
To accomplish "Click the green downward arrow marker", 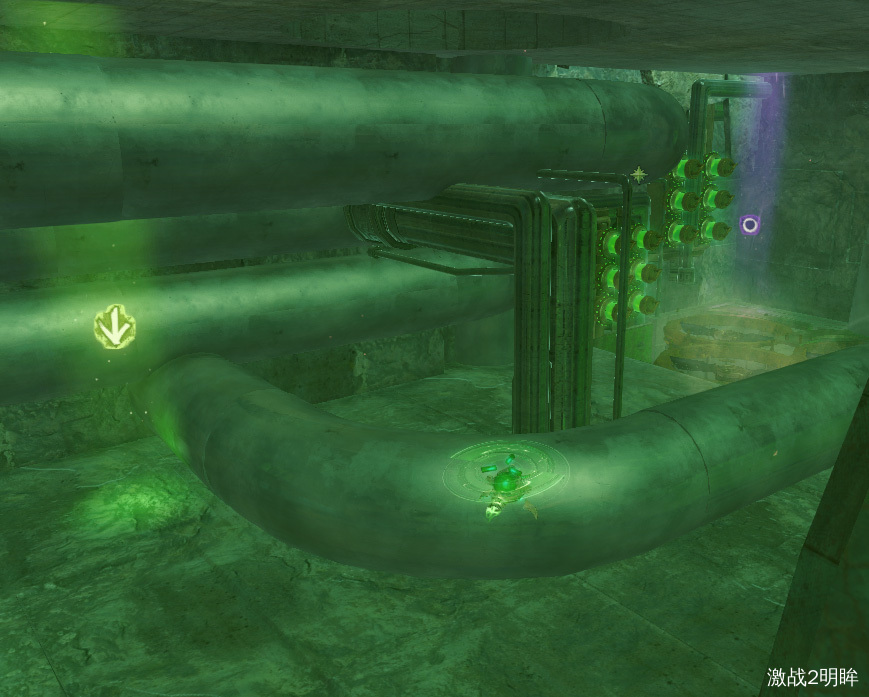I will (115, 326).
